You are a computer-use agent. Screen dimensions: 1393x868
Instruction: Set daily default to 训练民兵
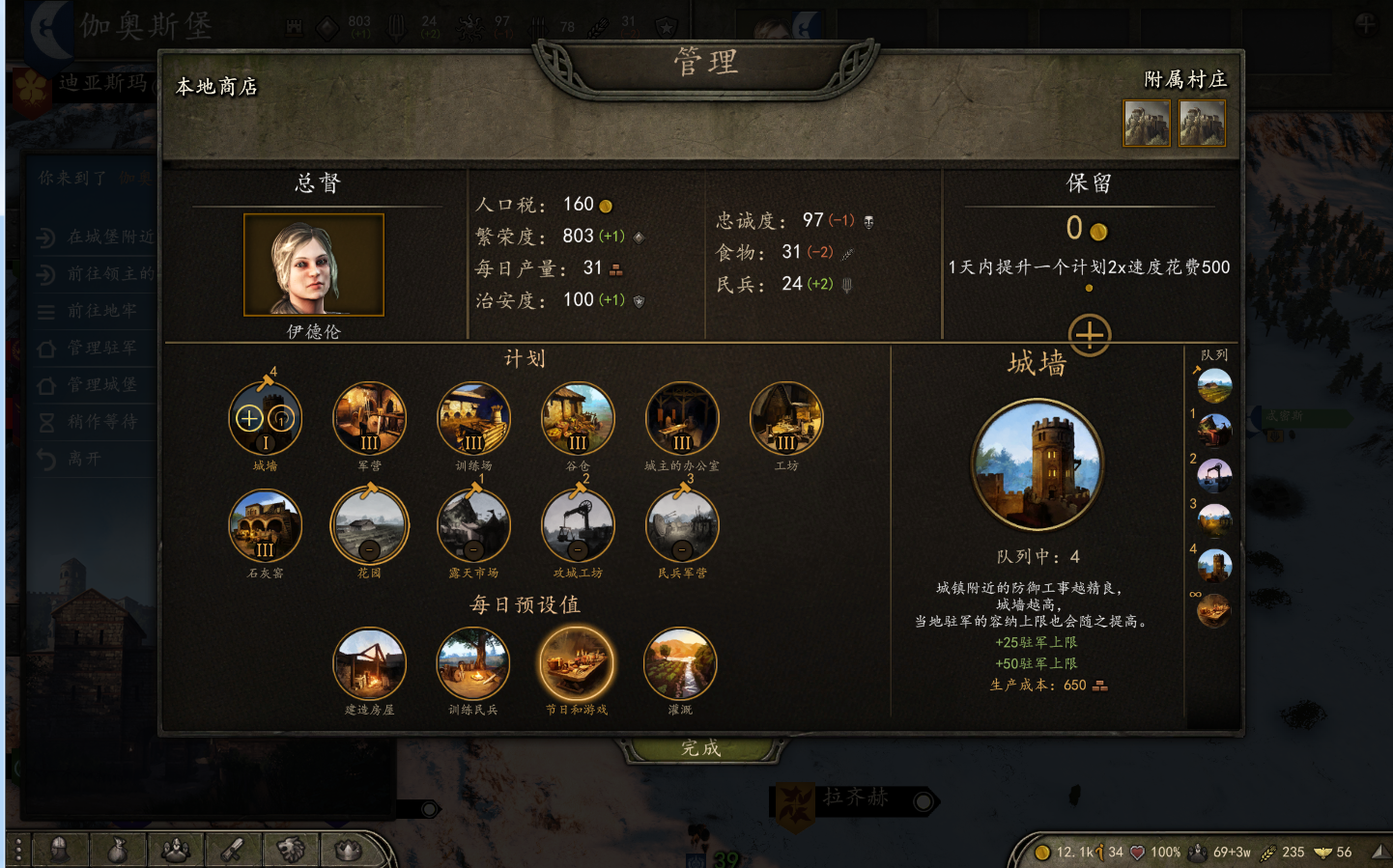click(473, 664)
